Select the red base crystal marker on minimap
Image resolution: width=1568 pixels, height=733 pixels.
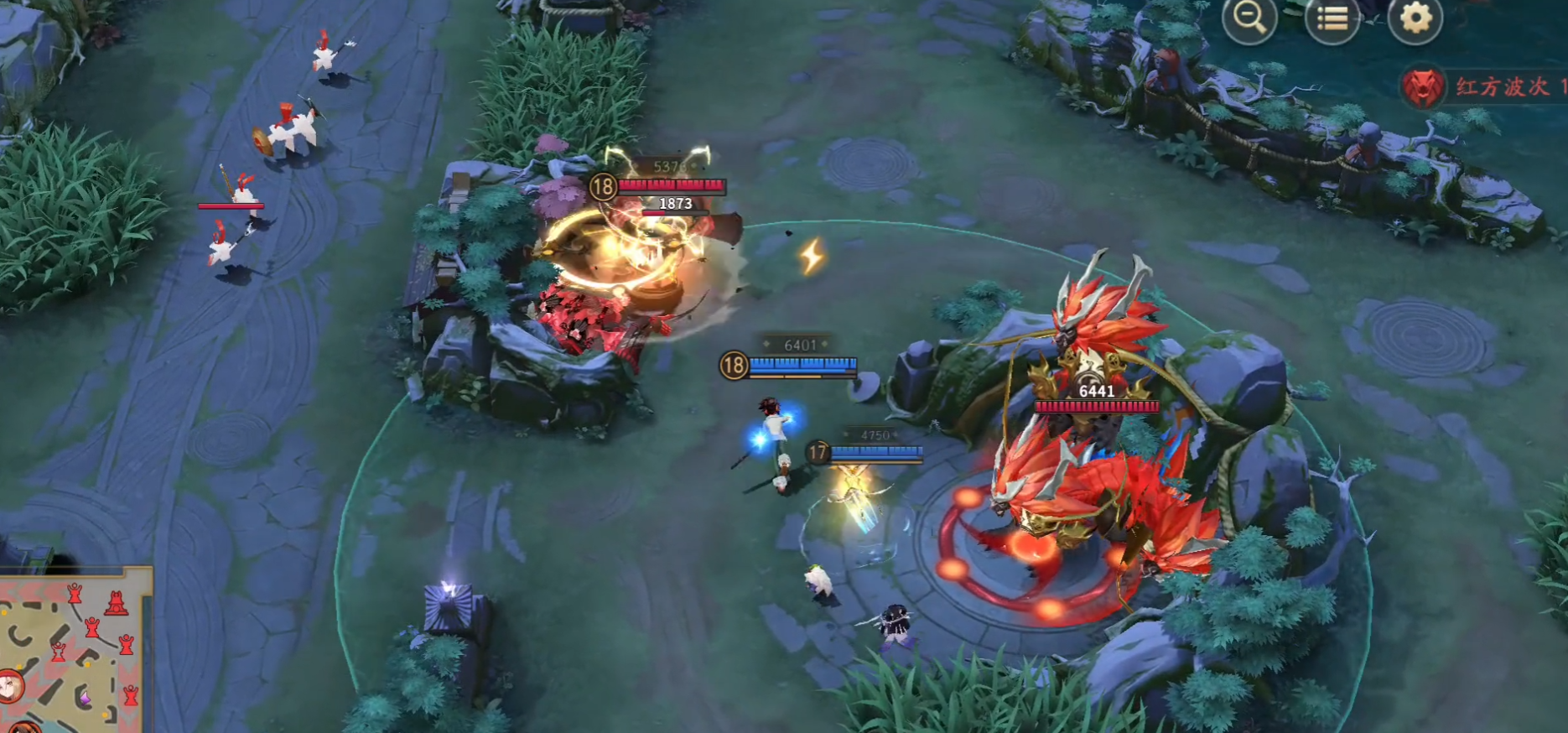[x=117, y=603]
